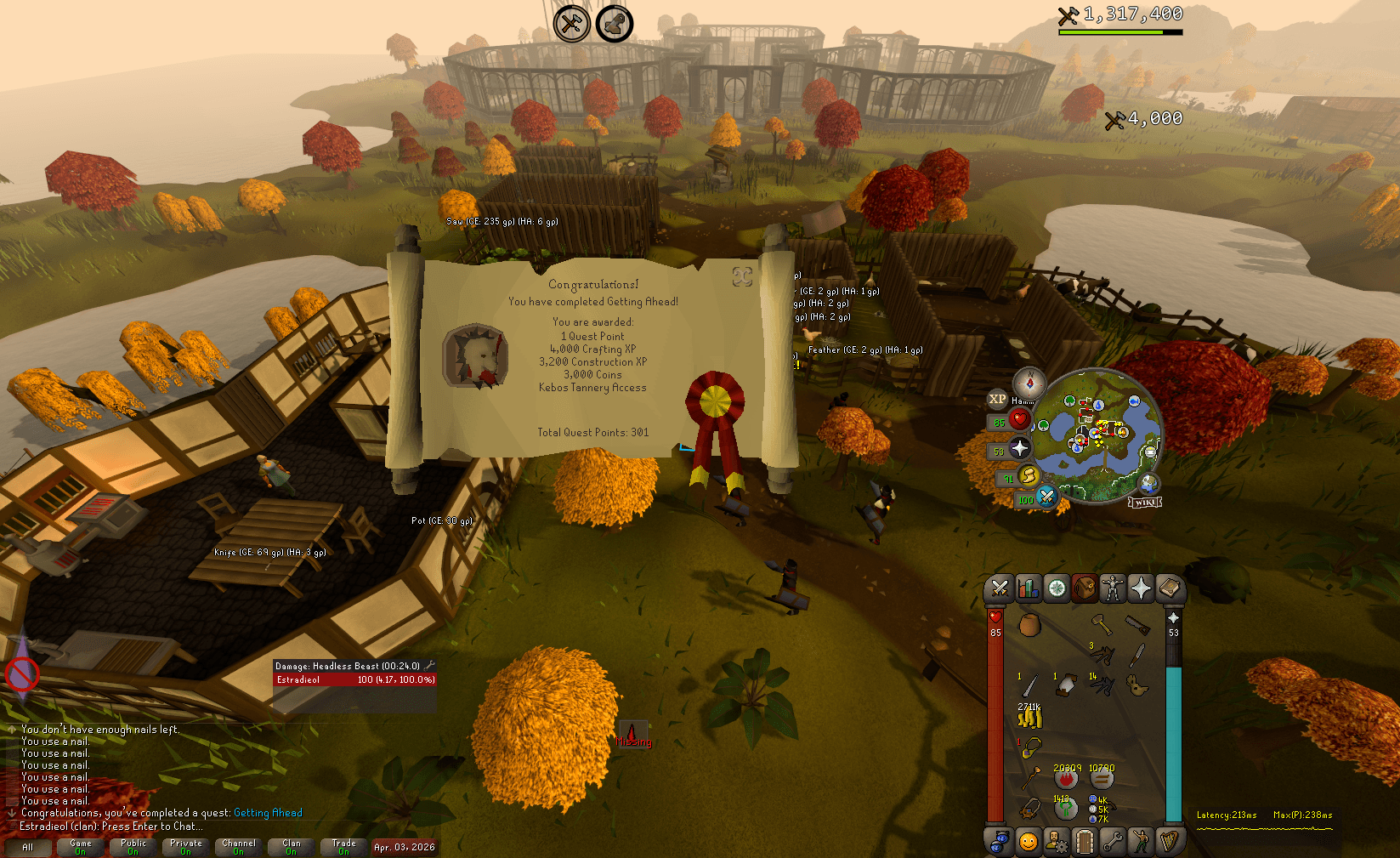The image size is (1400, 858).
Task: Click the All chat filter button
Action: point(31,848)
